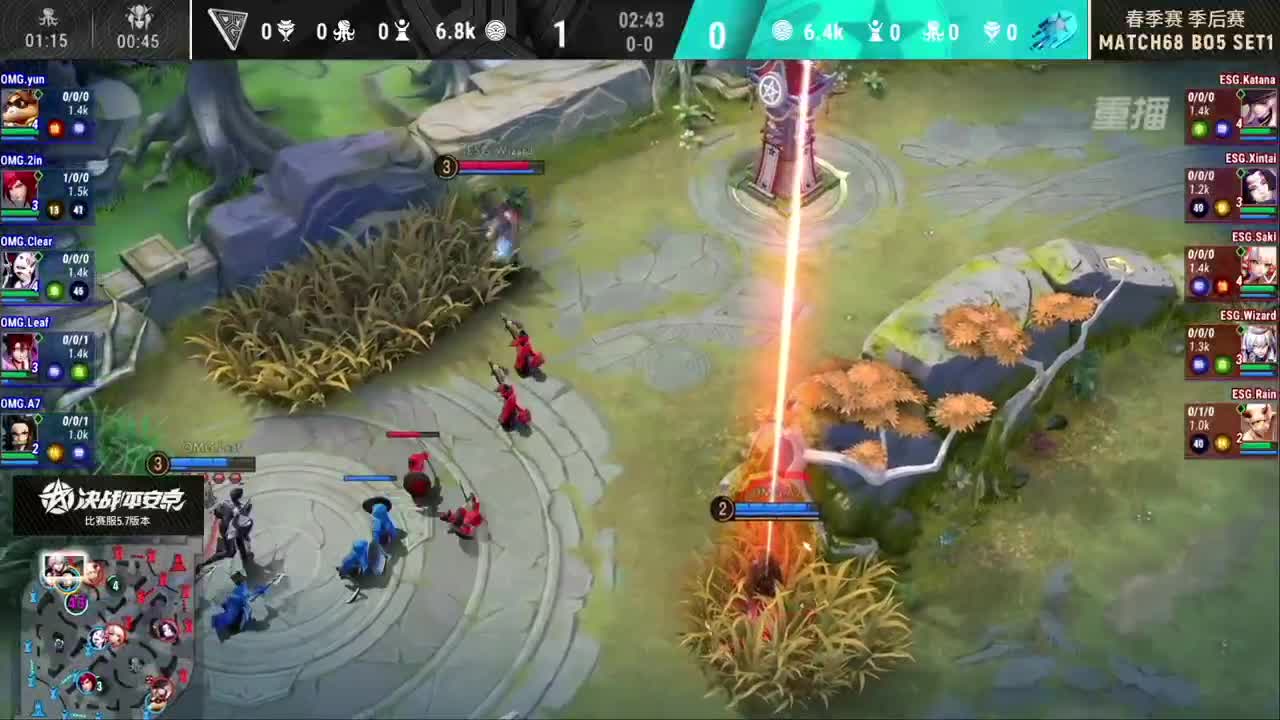
Task: Click the kill count icon next to OMG's zero
Action: [x=286, y=31]
